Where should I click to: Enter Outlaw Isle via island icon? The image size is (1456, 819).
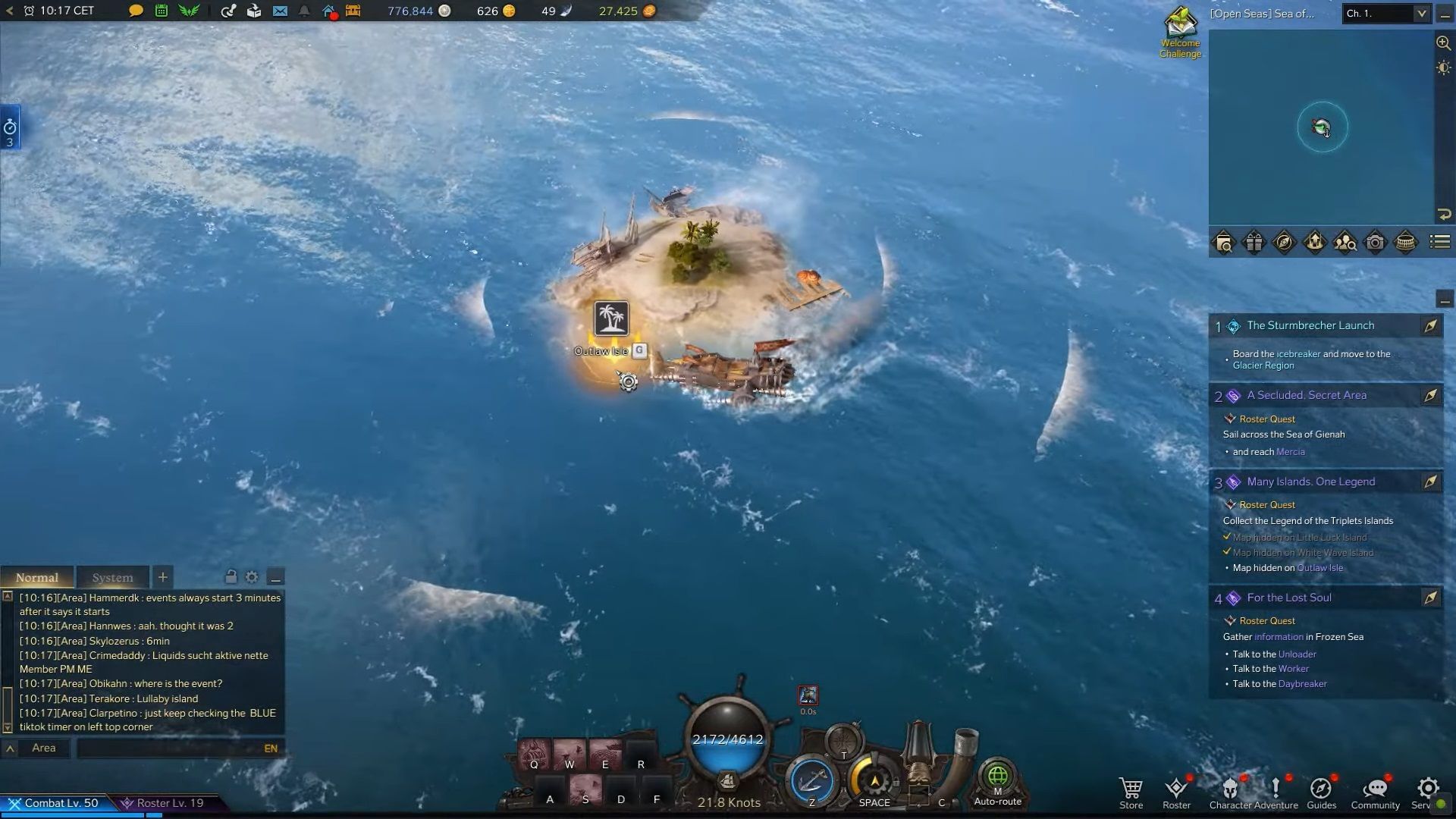(611, 318)
